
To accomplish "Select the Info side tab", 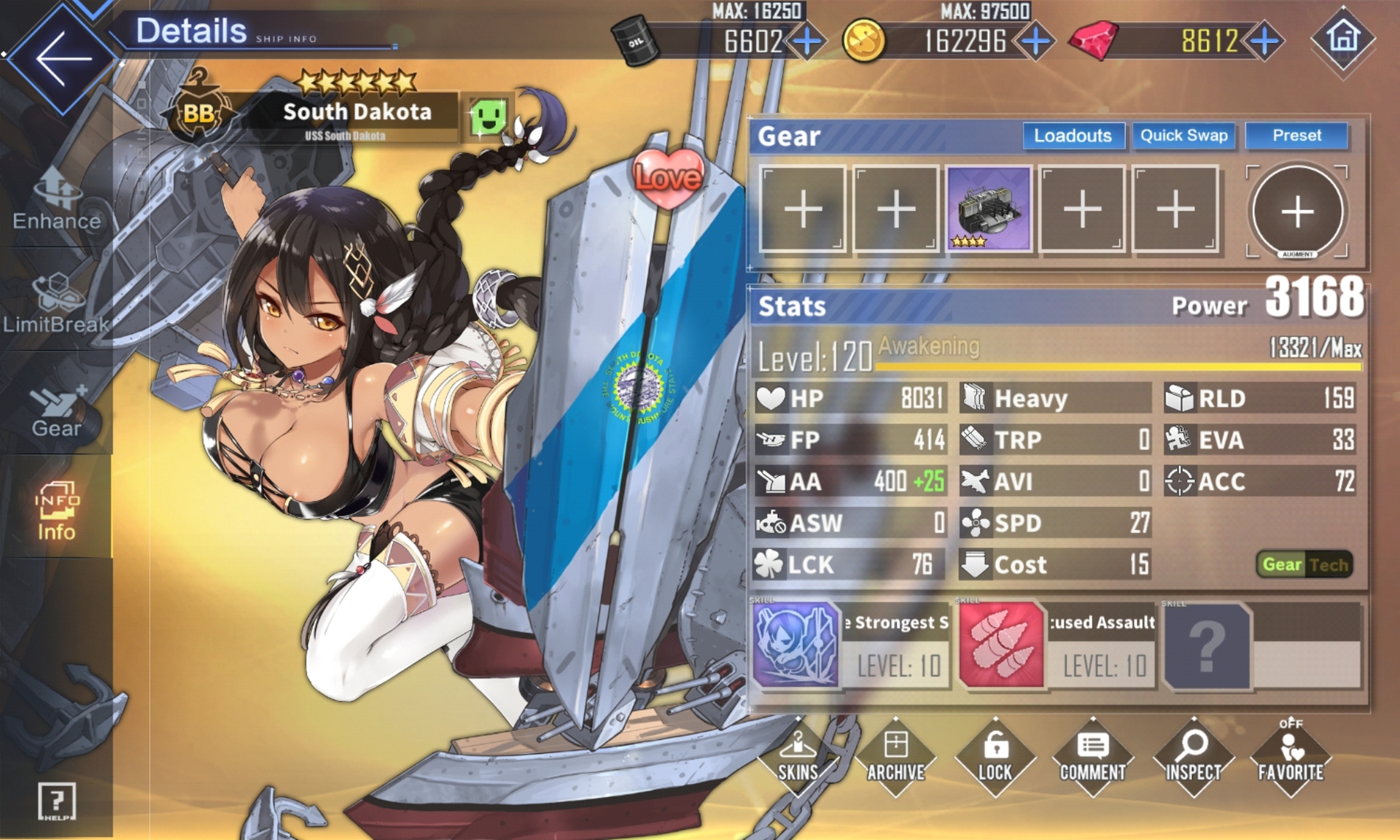I will 56,512.
